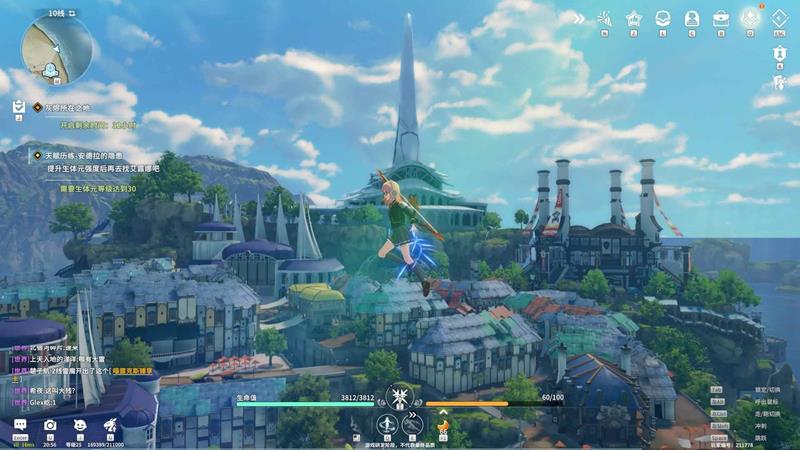Open the star-shaped menu icon

pyautogui.click(x=633, y=18)
